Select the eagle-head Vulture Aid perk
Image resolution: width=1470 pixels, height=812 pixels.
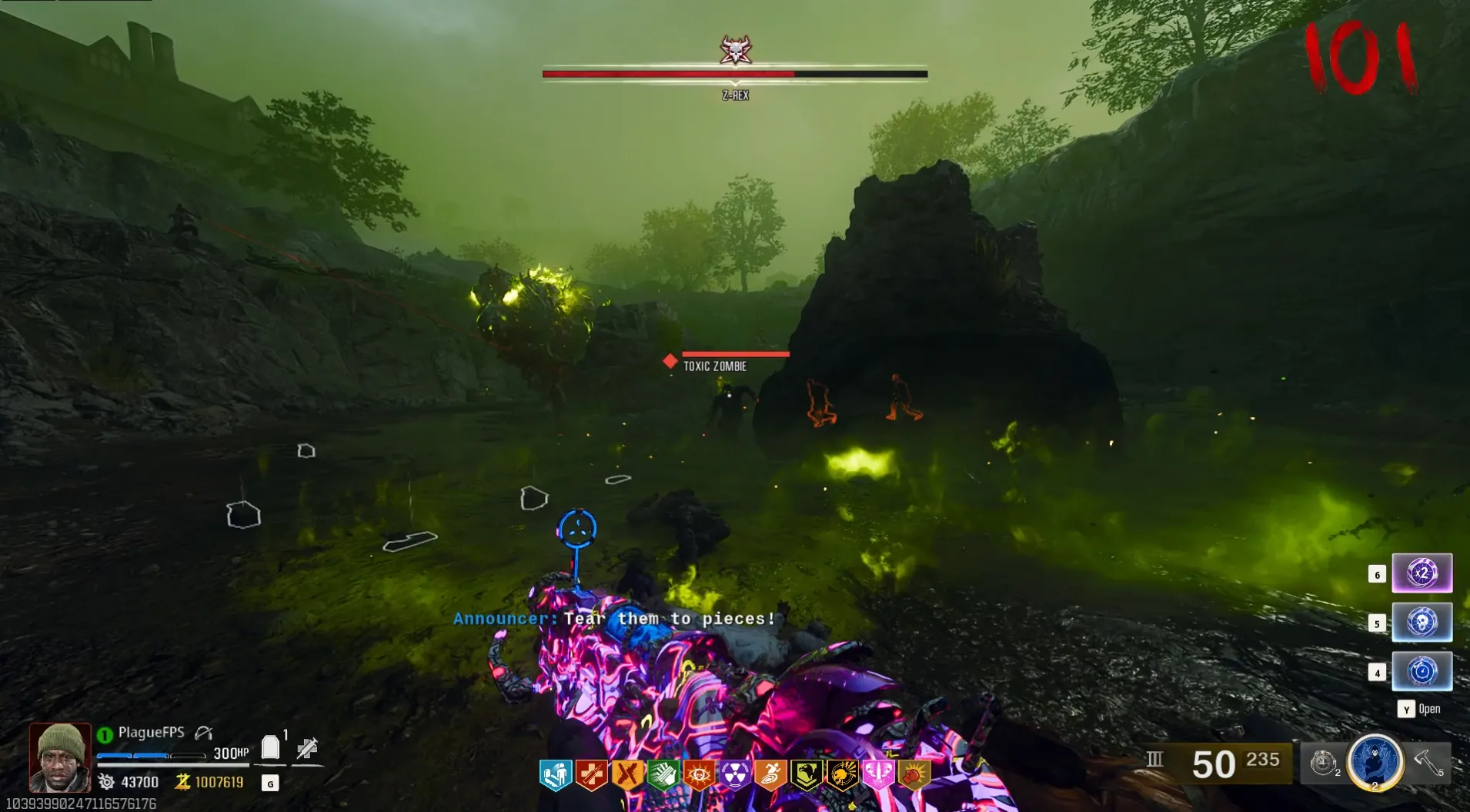[807, 775]
